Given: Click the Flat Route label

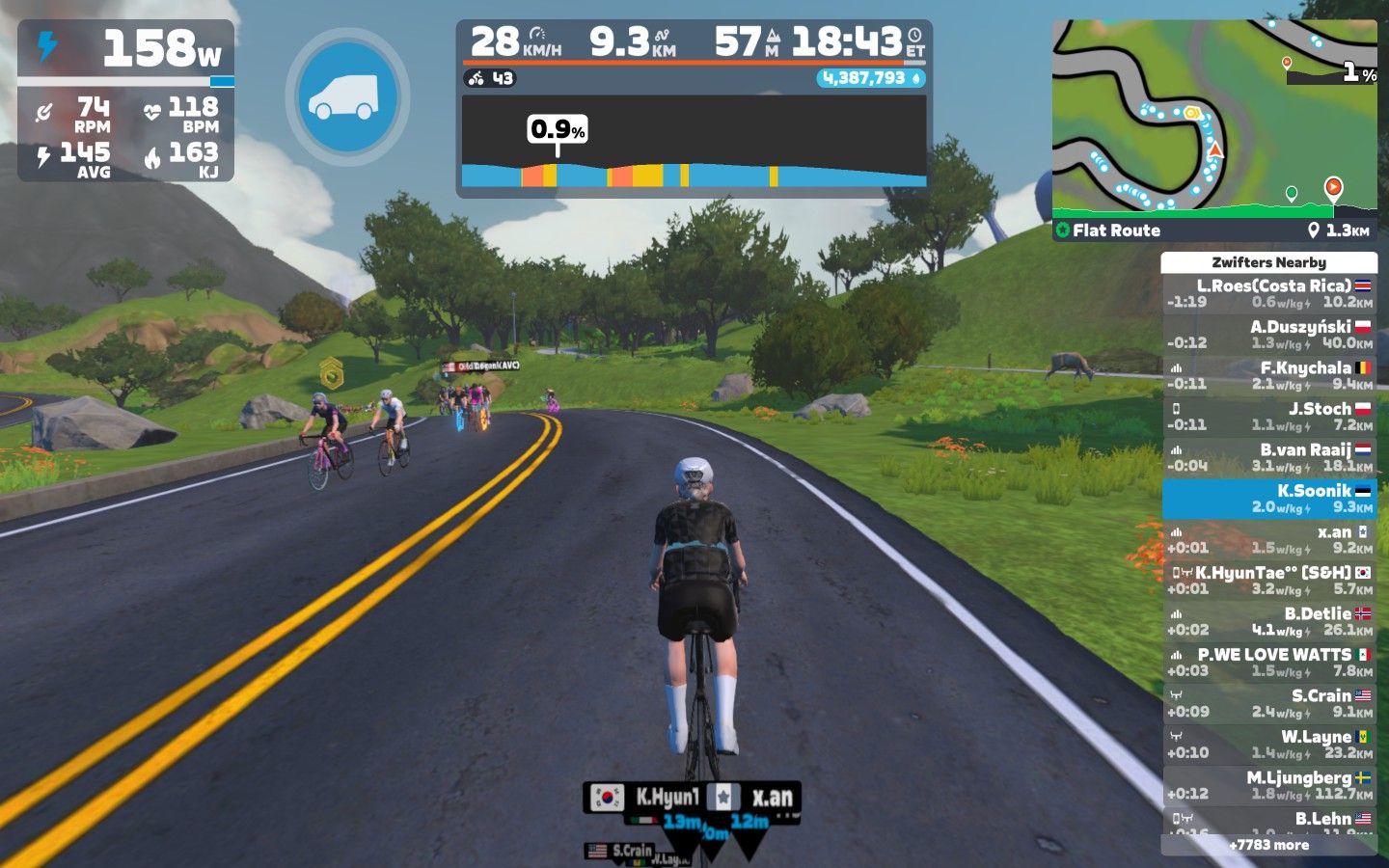Looking at the screenshot, I should (1116, 231).
